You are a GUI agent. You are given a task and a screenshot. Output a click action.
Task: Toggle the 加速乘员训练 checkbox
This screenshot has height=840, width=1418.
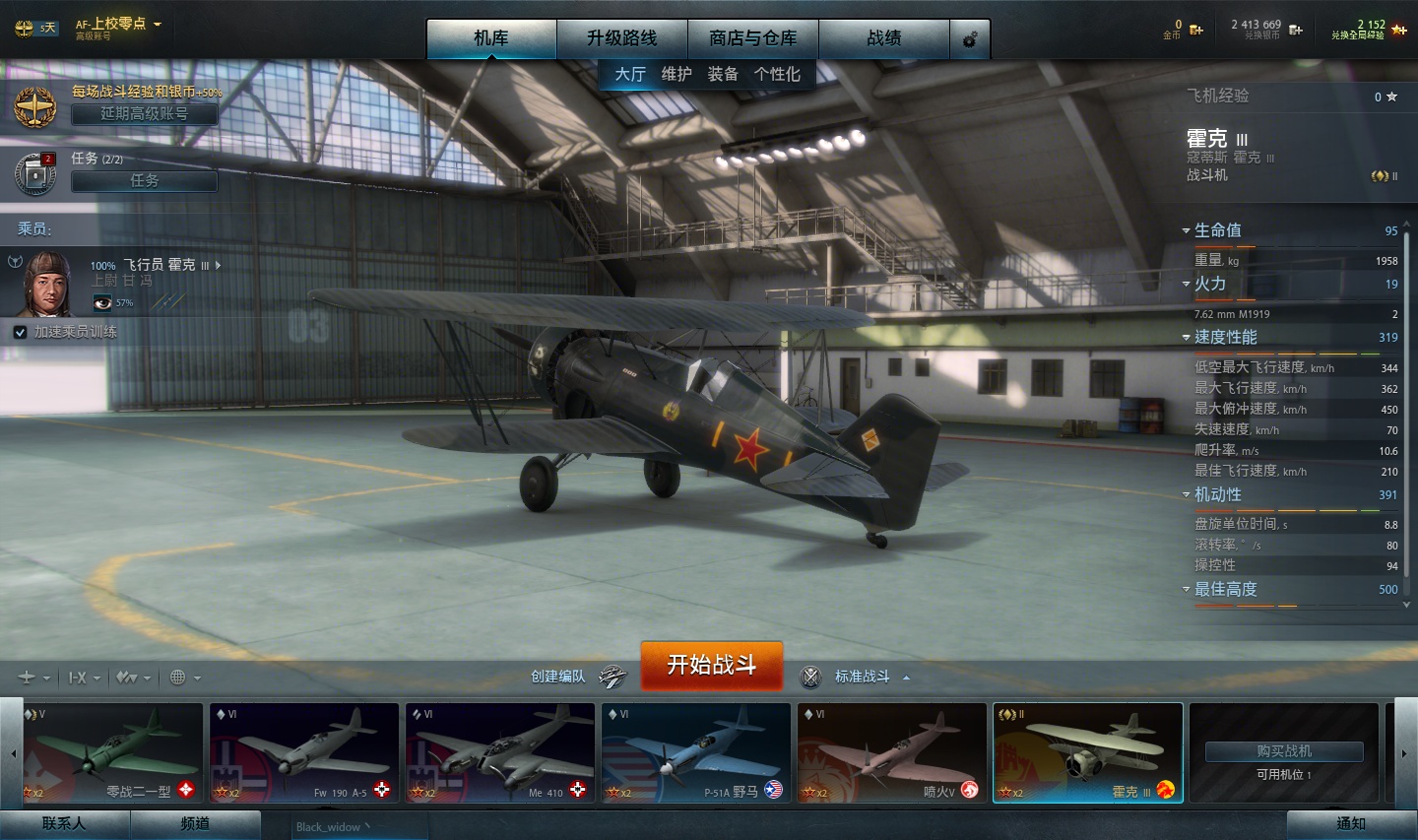(22, 332)
